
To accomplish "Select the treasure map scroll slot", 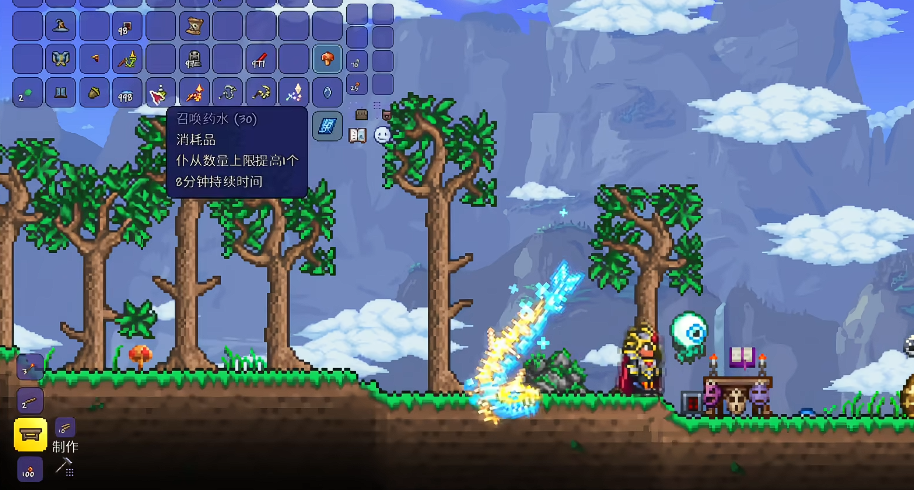I will click(x=194, y=26).
